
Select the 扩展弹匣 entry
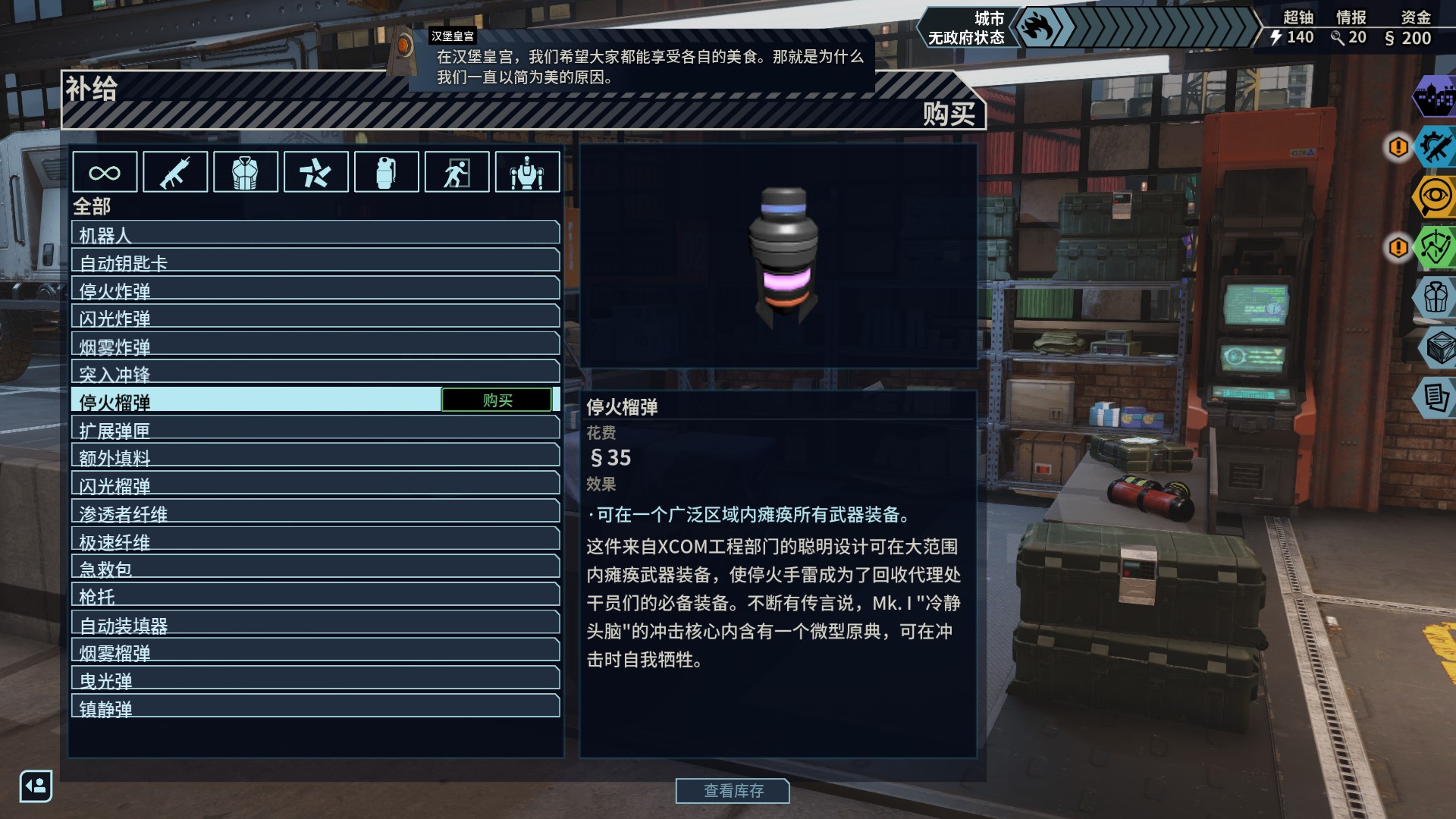pos(315,429)
